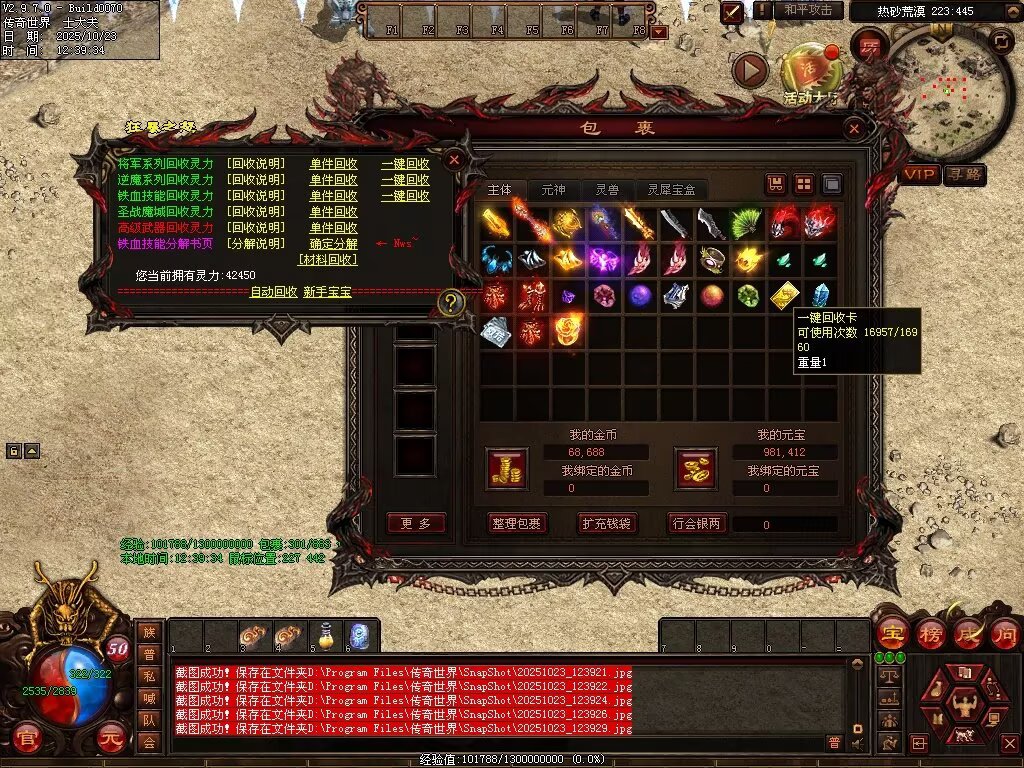The image size is (1024, 768).
Task: Select the green fan item in the bag
Action: (x=747, y=223)
